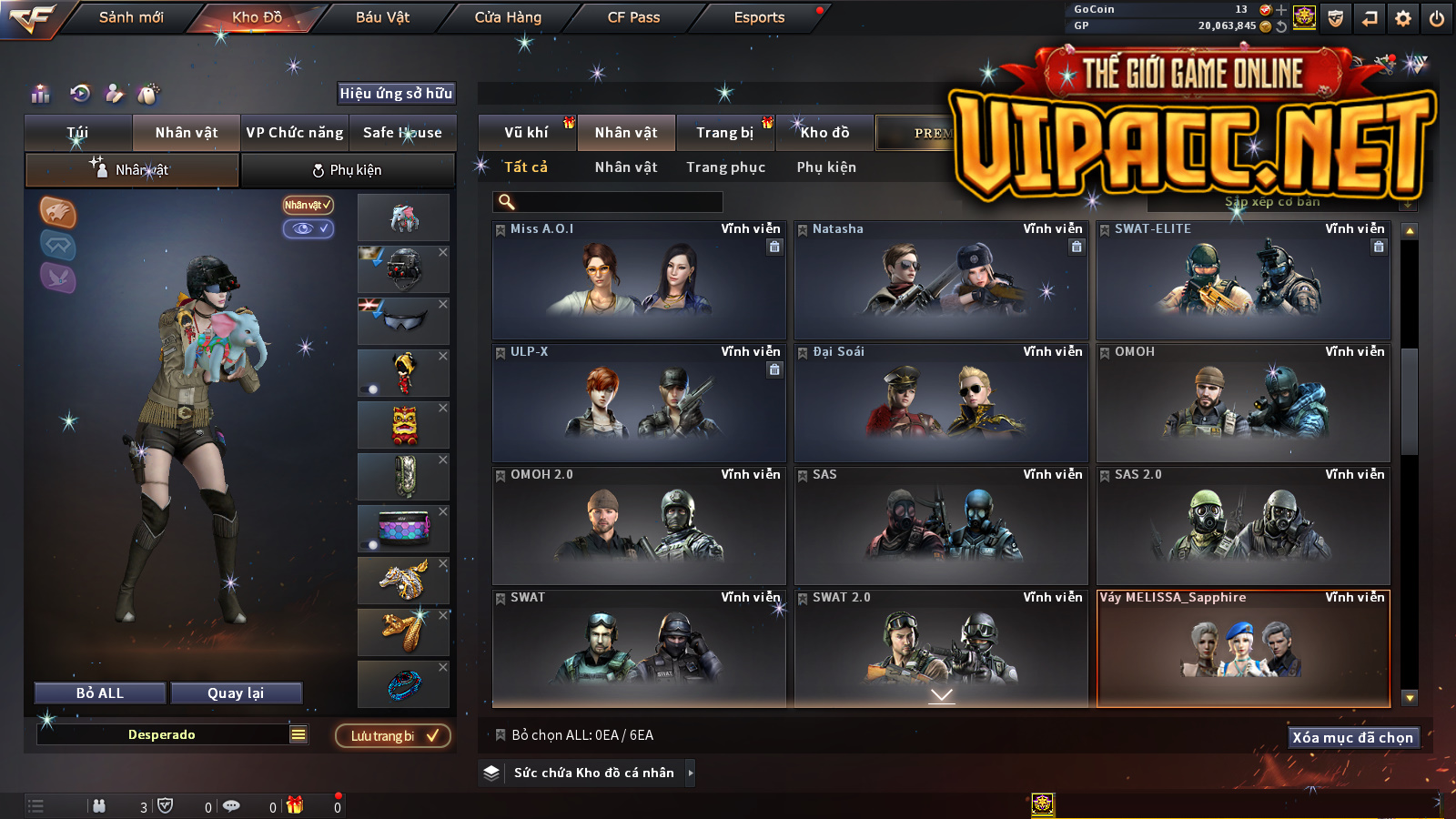
Task: Click Xóa mục đã chọn button
Action: click(1352, 738)
